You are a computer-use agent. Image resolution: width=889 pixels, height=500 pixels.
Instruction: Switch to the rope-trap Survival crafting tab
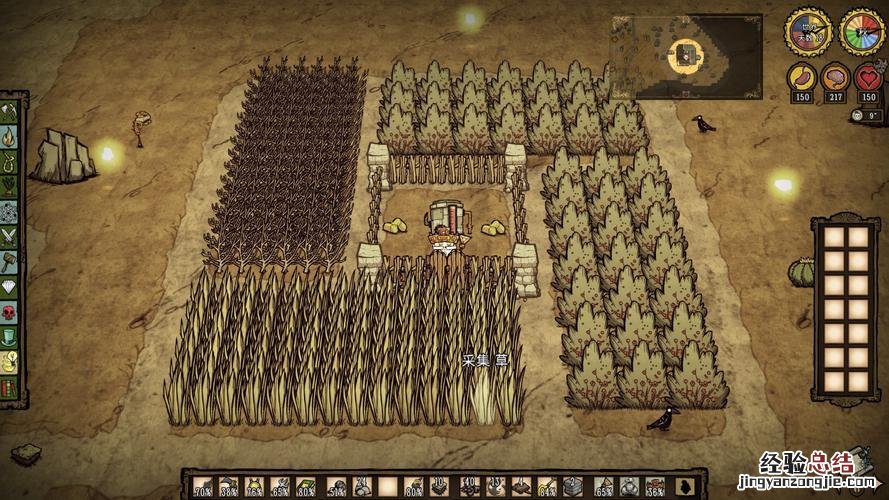pos(11,160)
